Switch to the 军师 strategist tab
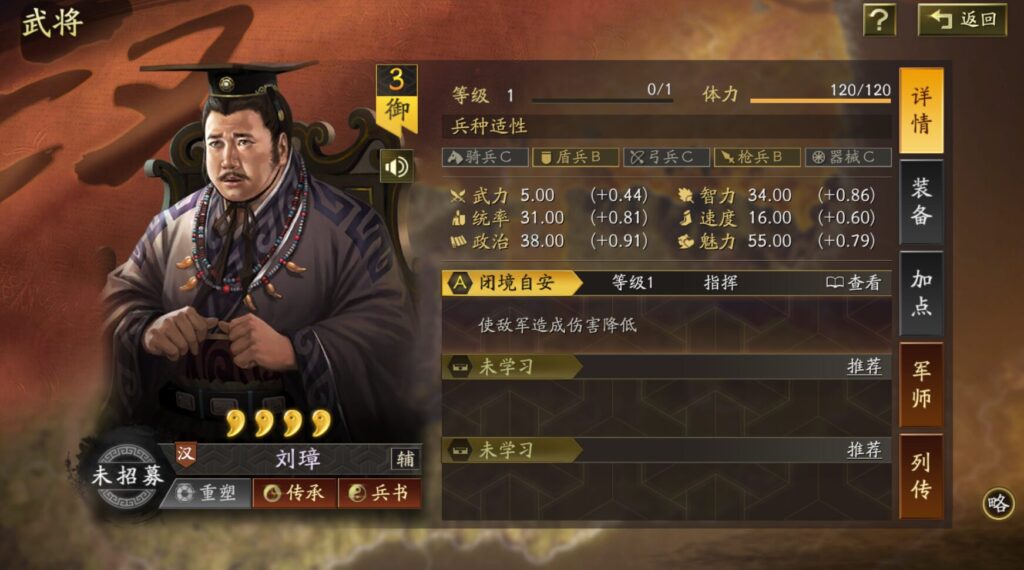1024x570 pixels. 921,385
